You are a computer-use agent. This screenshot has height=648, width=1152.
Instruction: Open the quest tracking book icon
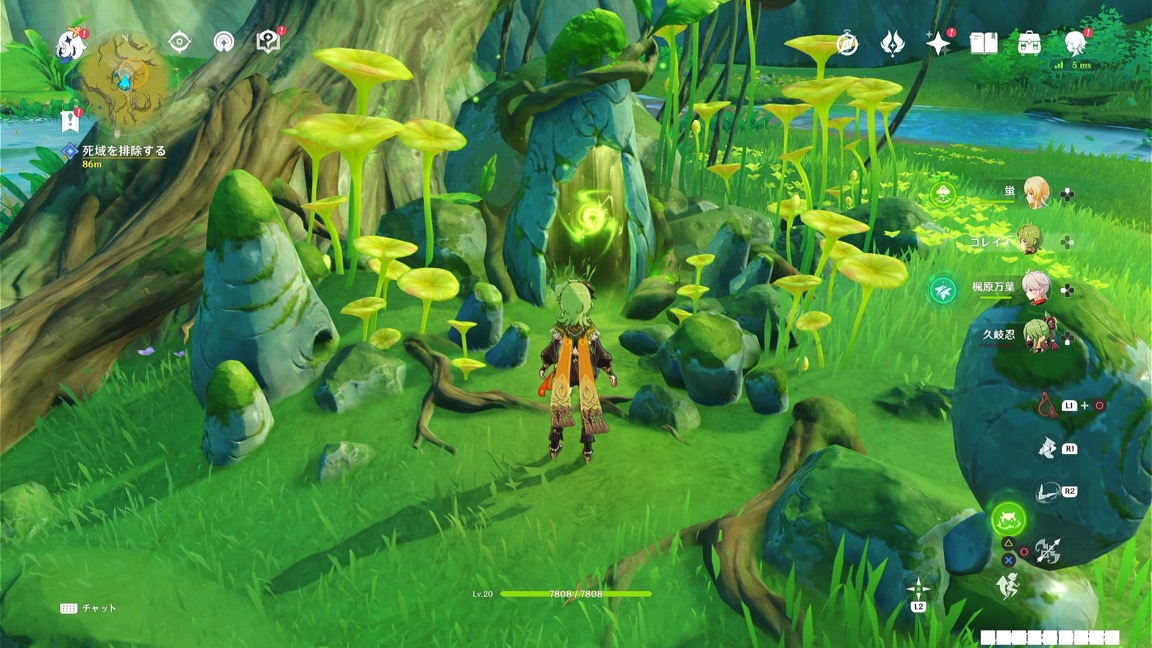click(x=268, y=41)
